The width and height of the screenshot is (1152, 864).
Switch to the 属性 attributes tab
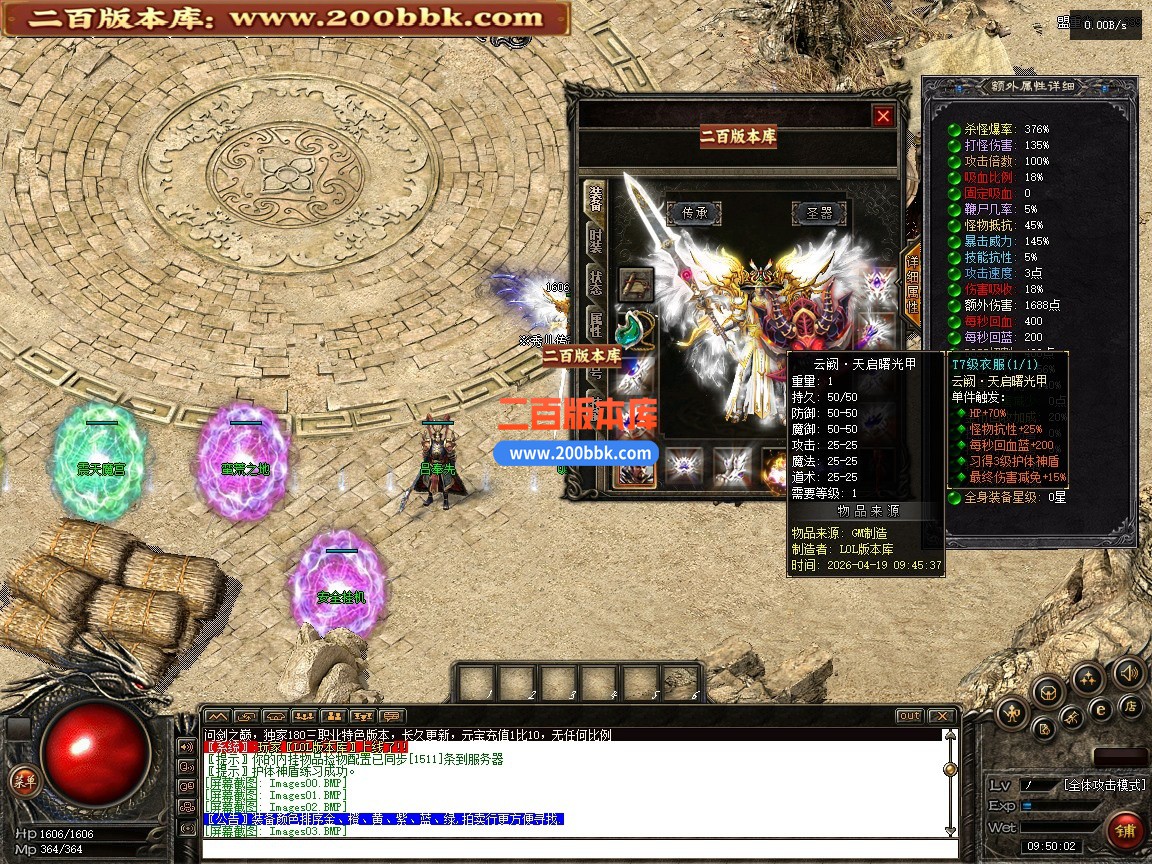coord(596,323)
